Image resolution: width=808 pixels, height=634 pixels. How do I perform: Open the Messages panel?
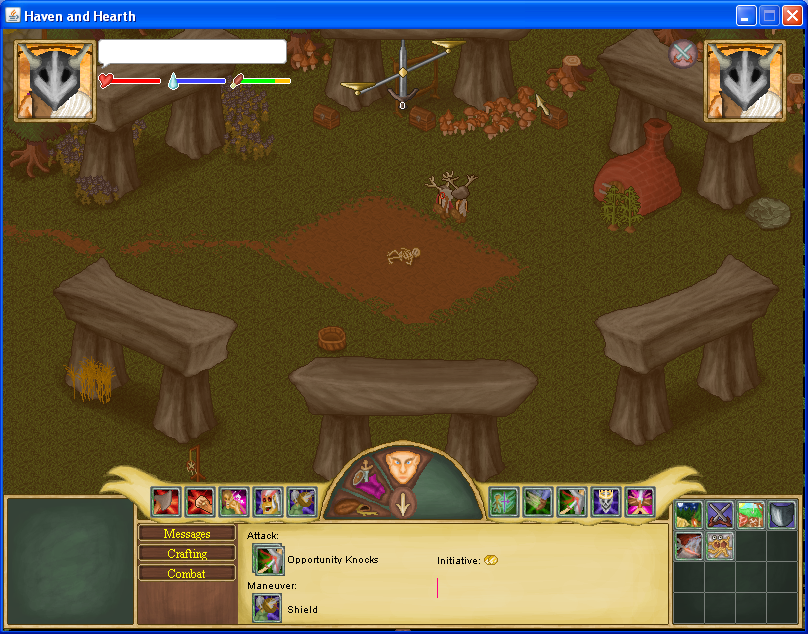click(187, 534)
